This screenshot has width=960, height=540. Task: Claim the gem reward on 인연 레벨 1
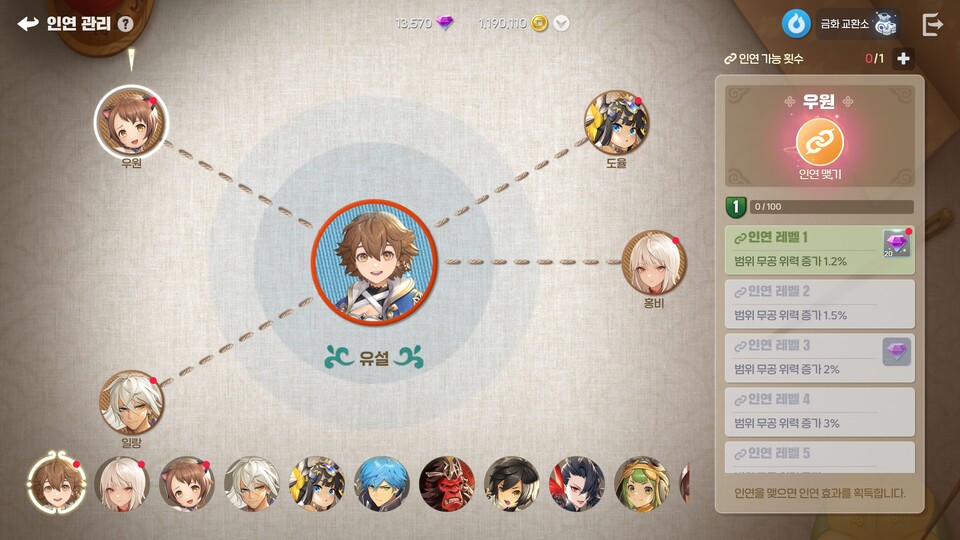pos(896,243)
